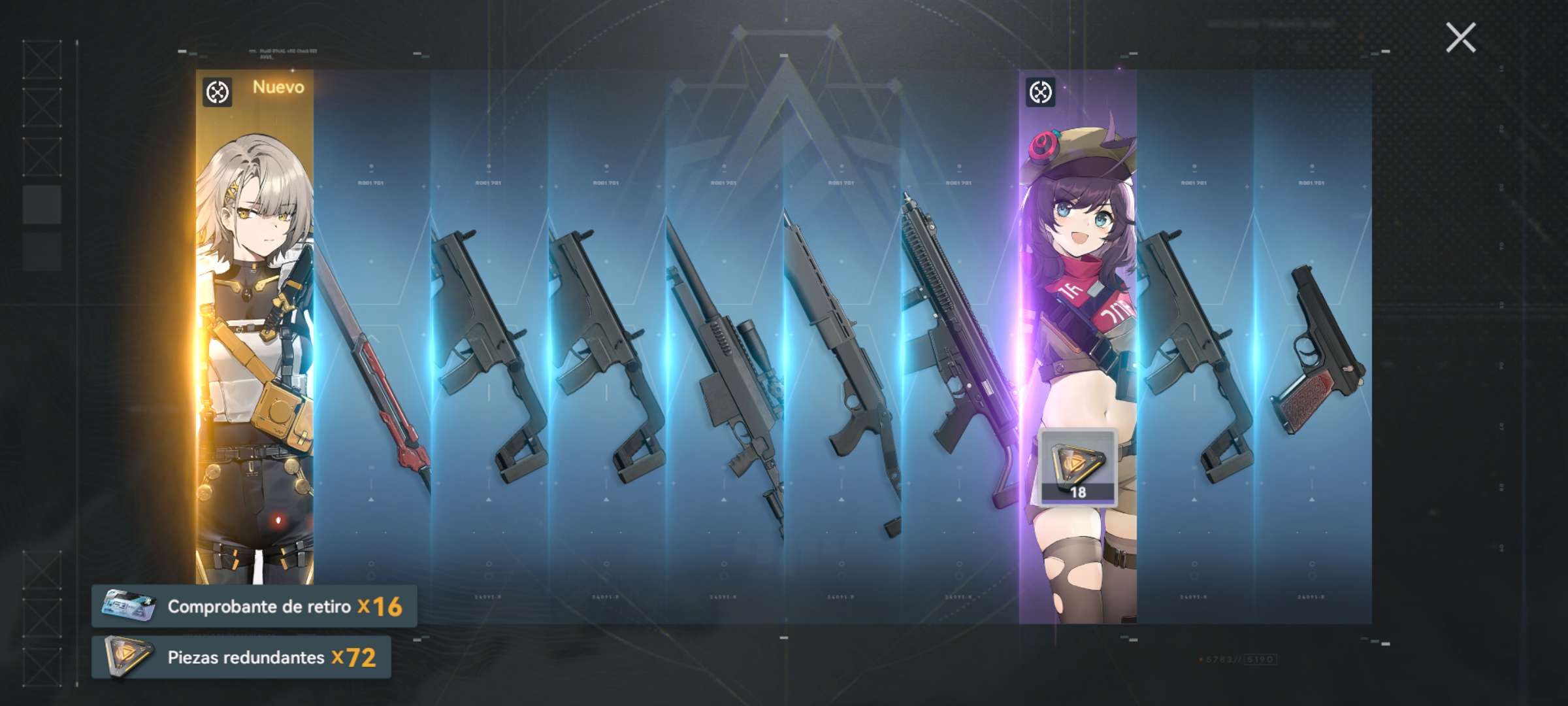Close the recruitment results screen
1568x706 pixels.
(1460, 37)
